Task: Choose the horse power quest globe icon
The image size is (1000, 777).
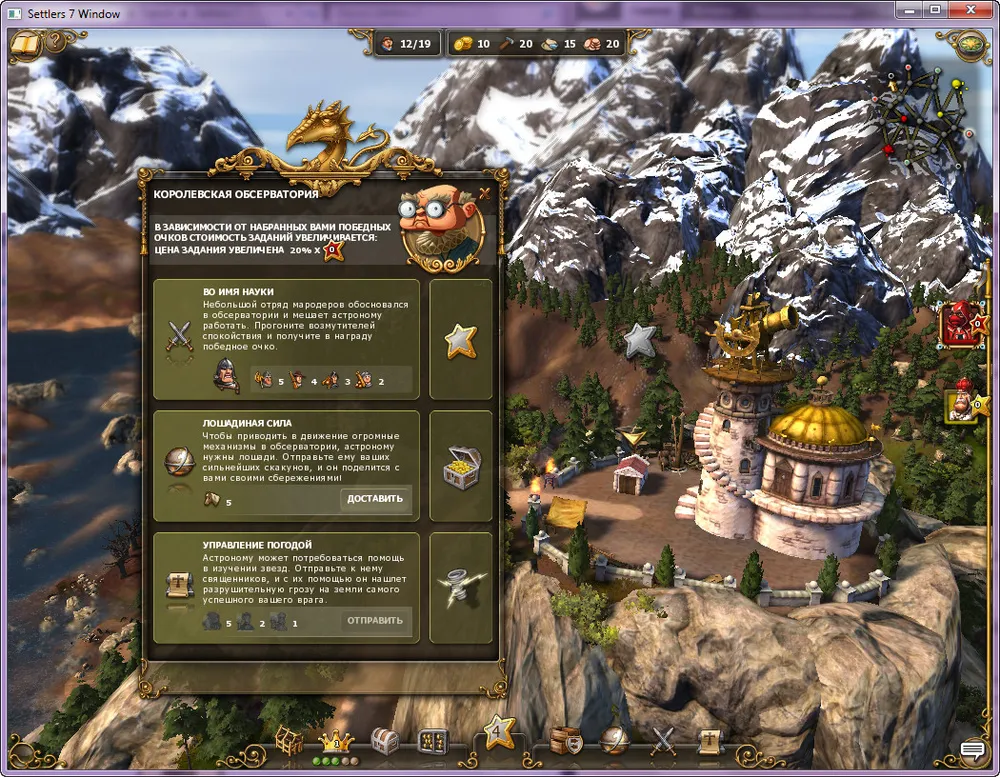Action: (x=179, y=461)
